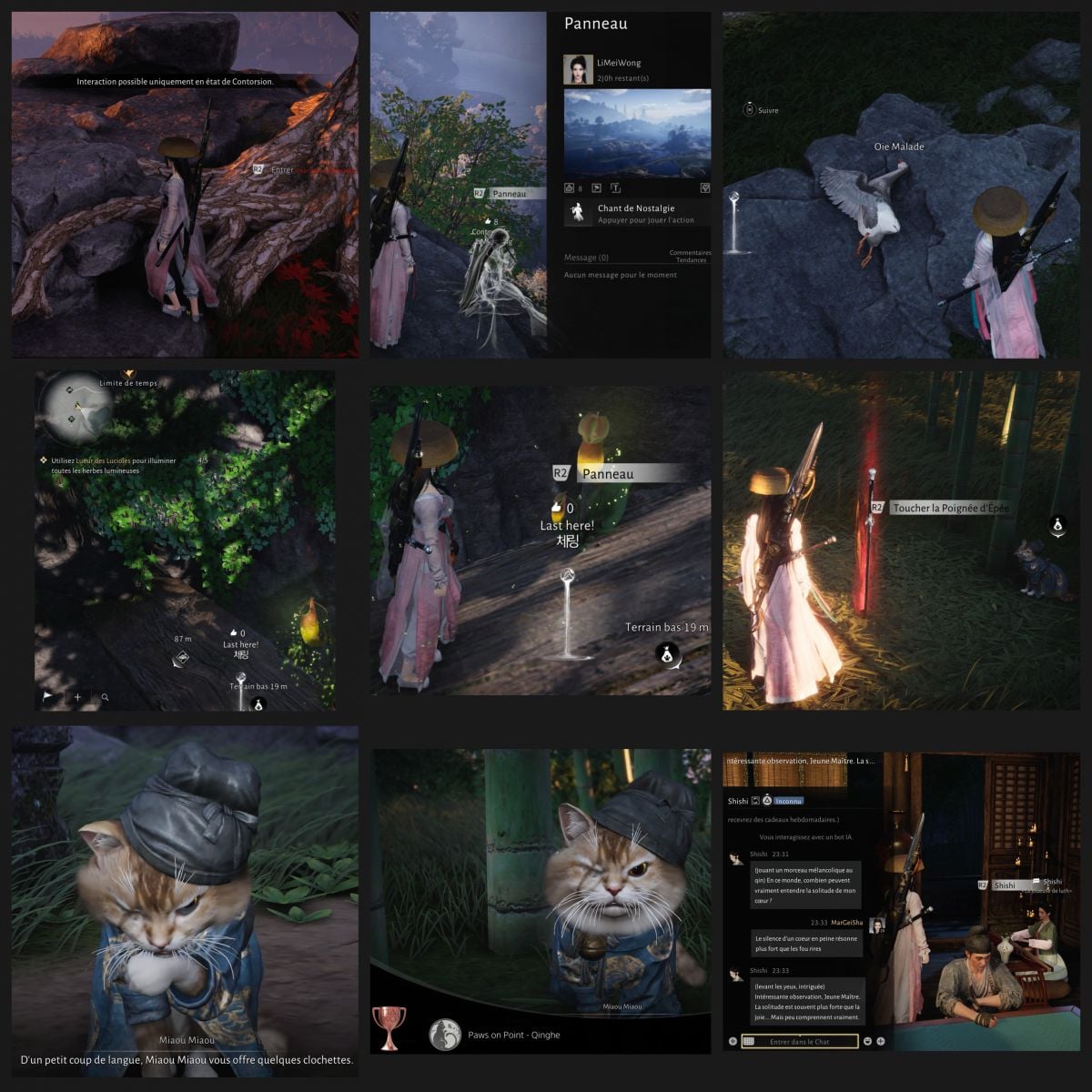The image size is (1092, 1092).
Task: View the signboard landscape photo
Action: (x=637, y=132)
